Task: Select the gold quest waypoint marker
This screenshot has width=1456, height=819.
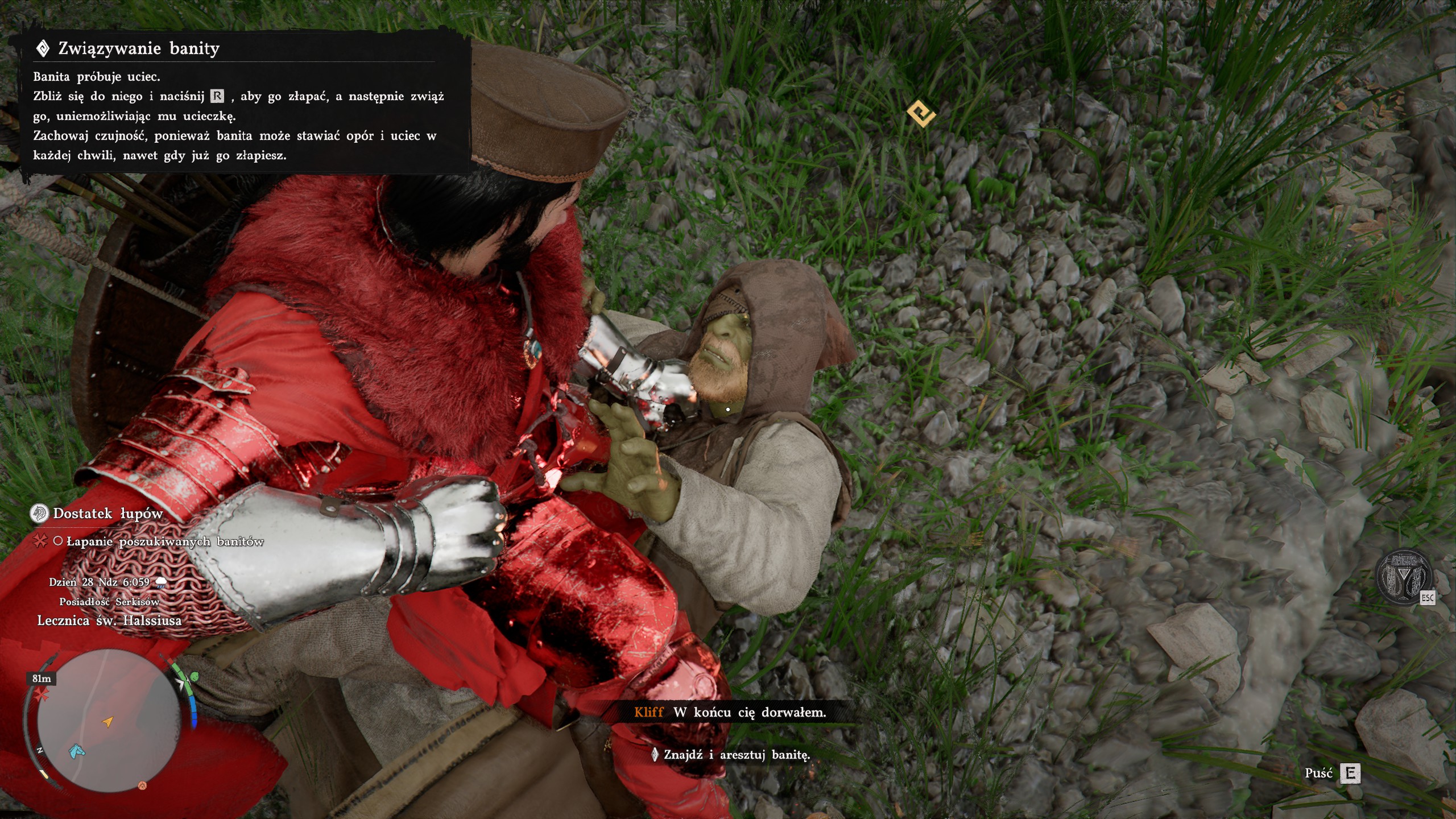Action: [921, 114]
